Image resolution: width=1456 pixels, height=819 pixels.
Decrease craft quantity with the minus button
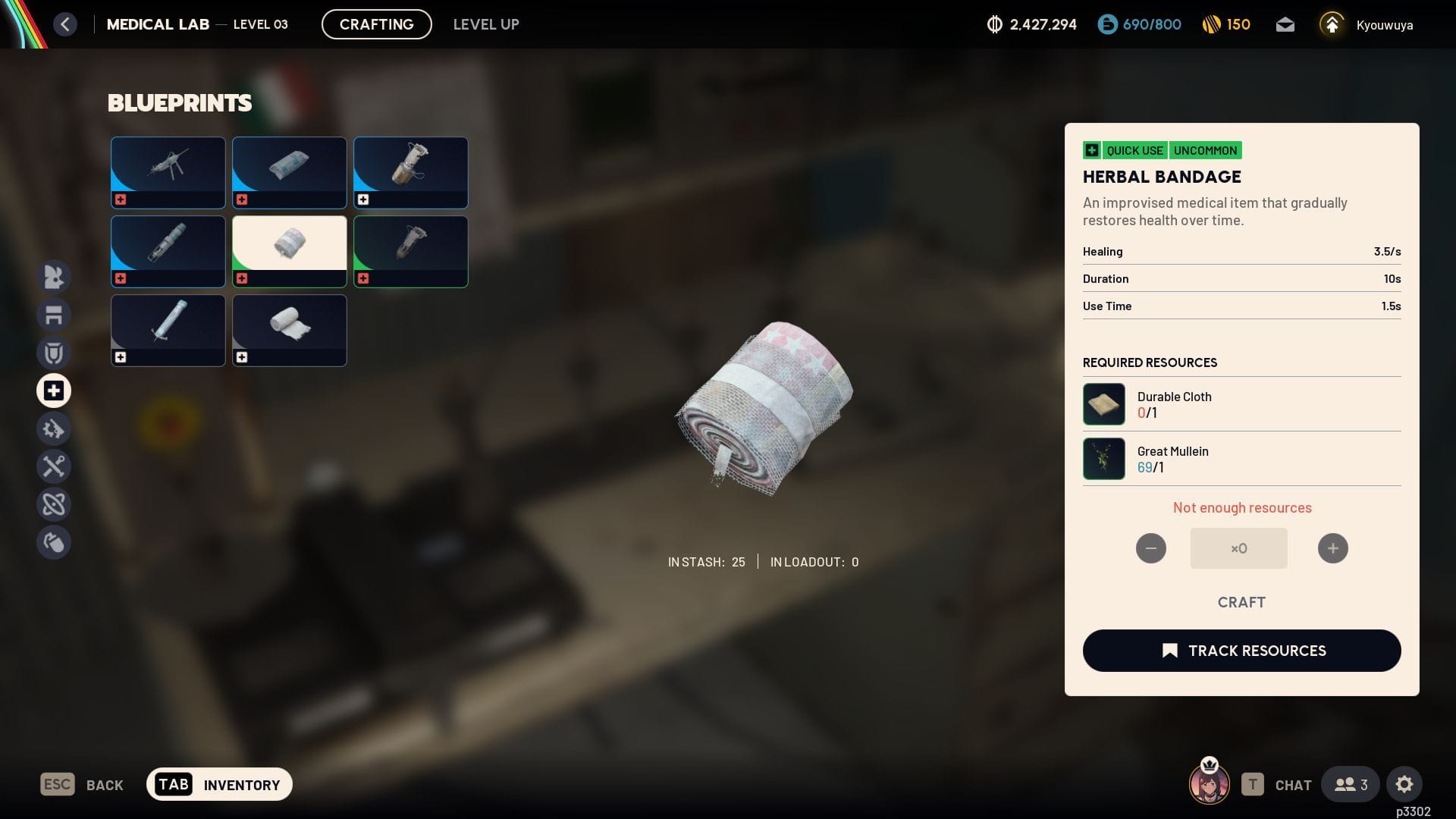pyautogui.click(x=1150, y=548)
